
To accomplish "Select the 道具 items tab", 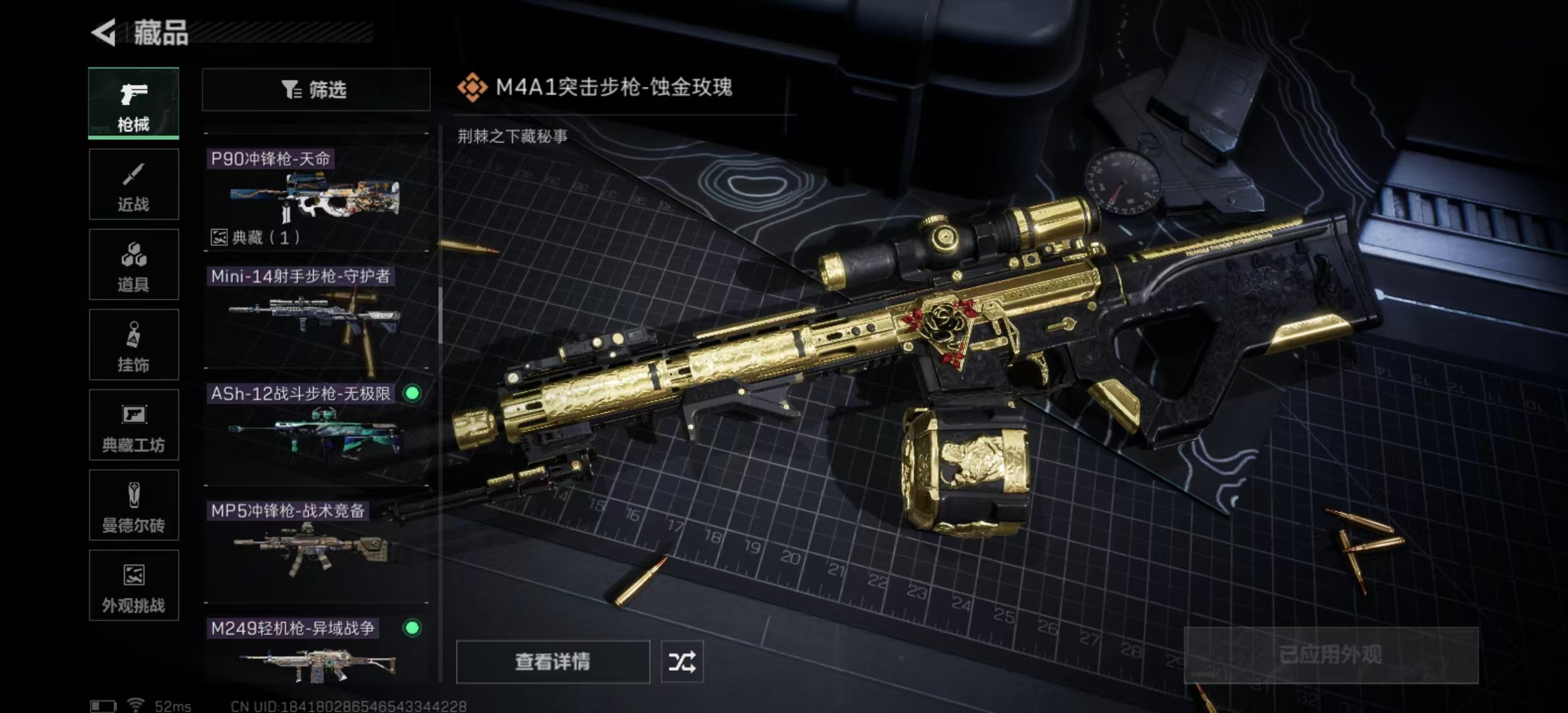I will [133, 265].
